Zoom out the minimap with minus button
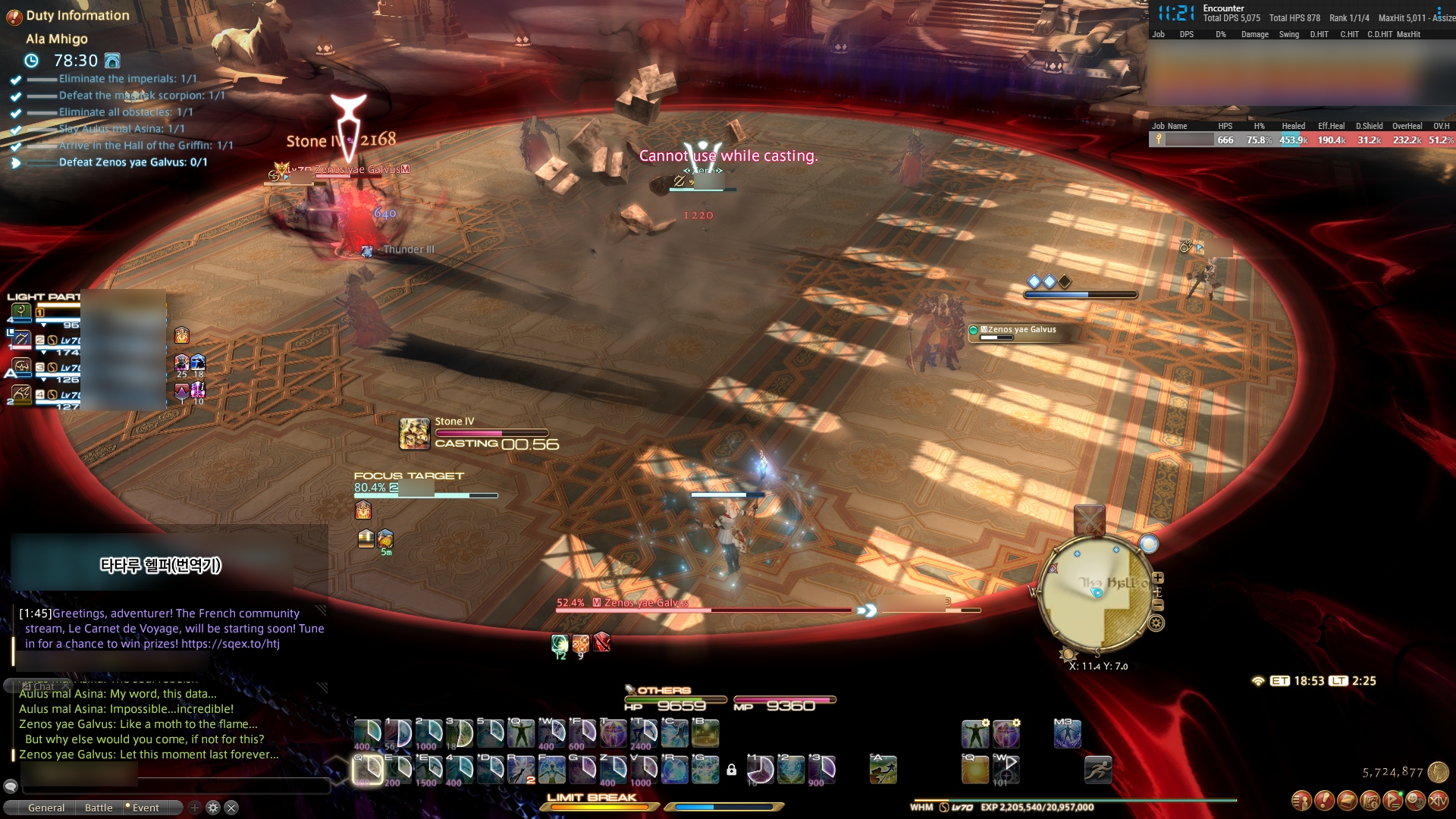The height and width of the screenshot is (819, 1456). point(1158,605)
